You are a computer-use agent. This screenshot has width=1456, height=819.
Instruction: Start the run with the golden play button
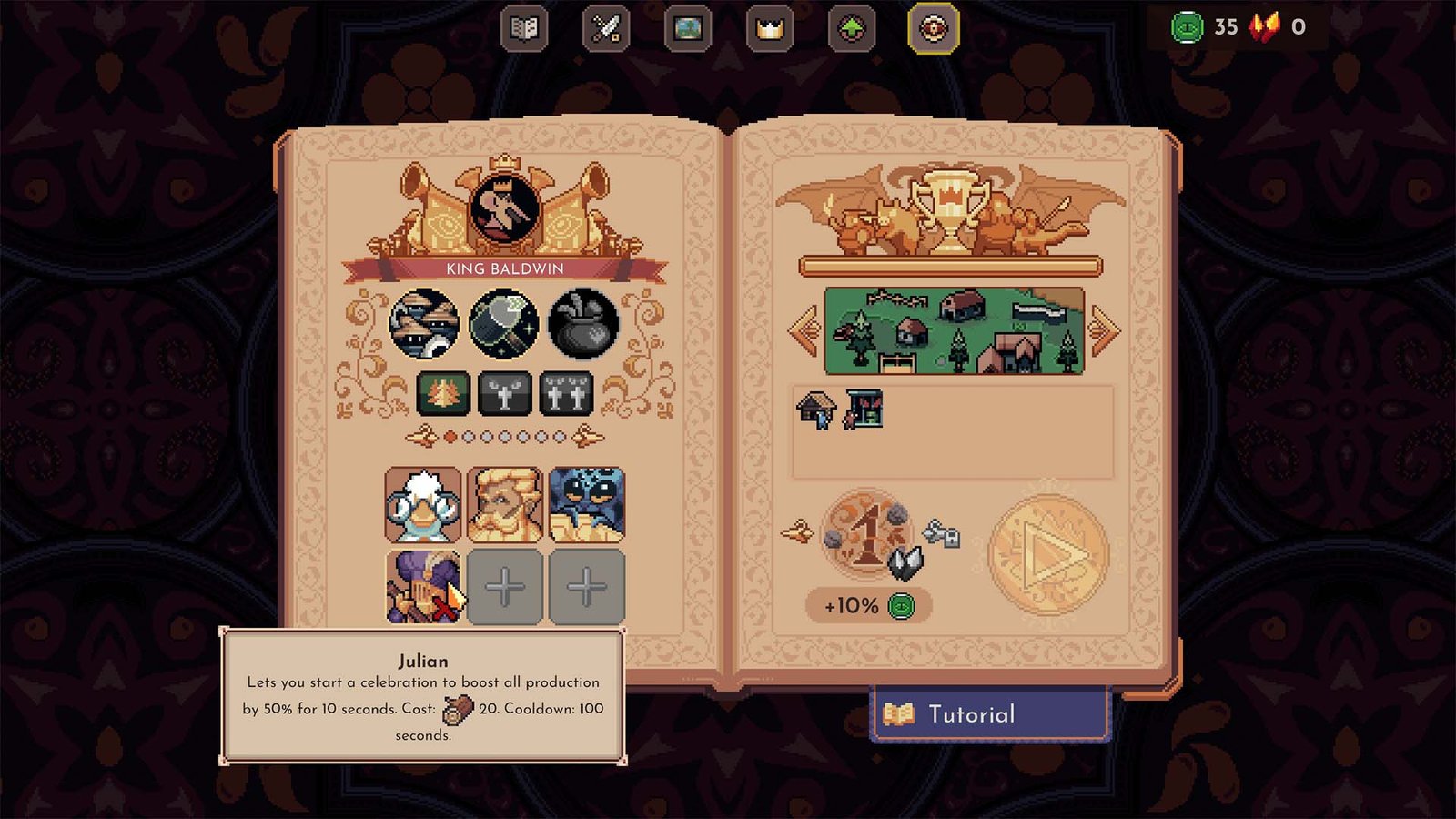click(1048, 553)
